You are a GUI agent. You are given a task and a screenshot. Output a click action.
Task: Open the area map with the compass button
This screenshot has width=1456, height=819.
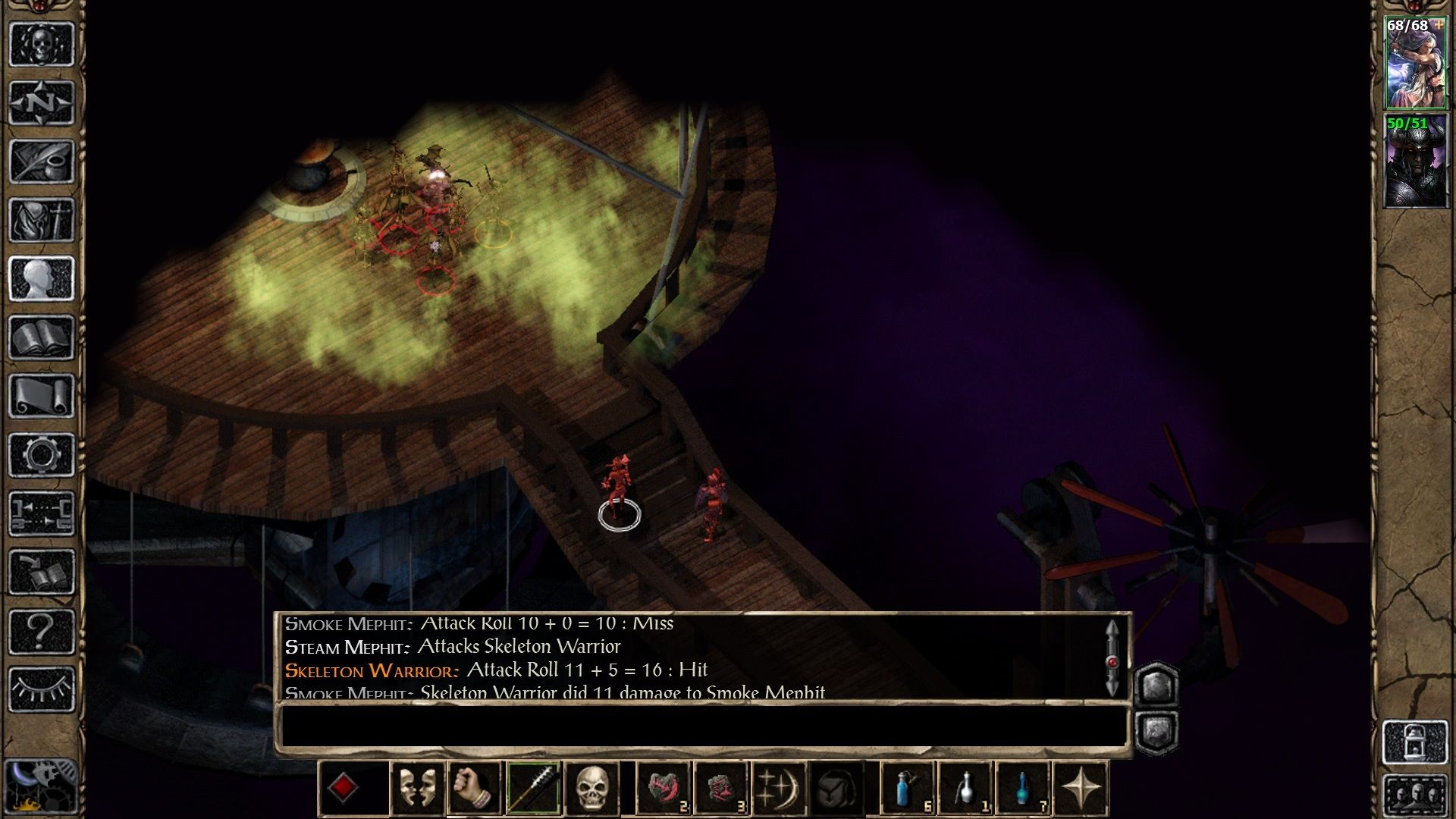[x=42, y=102]
